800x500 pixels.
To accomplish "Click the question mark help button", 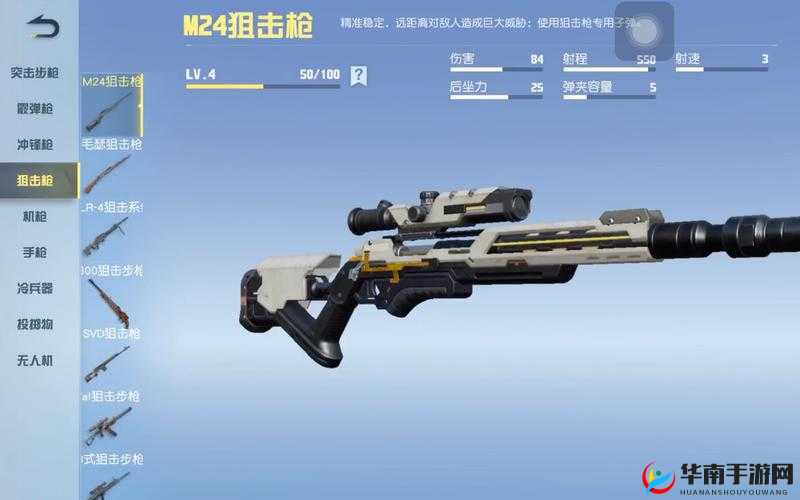I will (x=358, y=75).
